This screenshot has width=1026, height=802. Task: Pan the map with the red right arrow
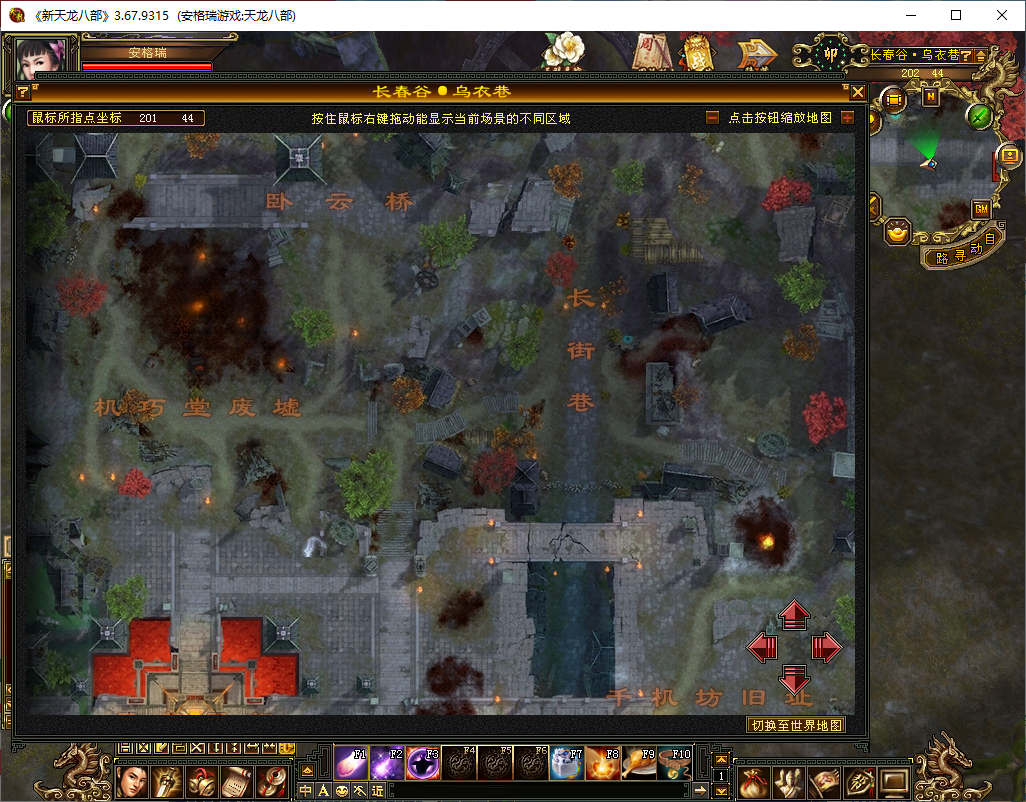(826, 648)
